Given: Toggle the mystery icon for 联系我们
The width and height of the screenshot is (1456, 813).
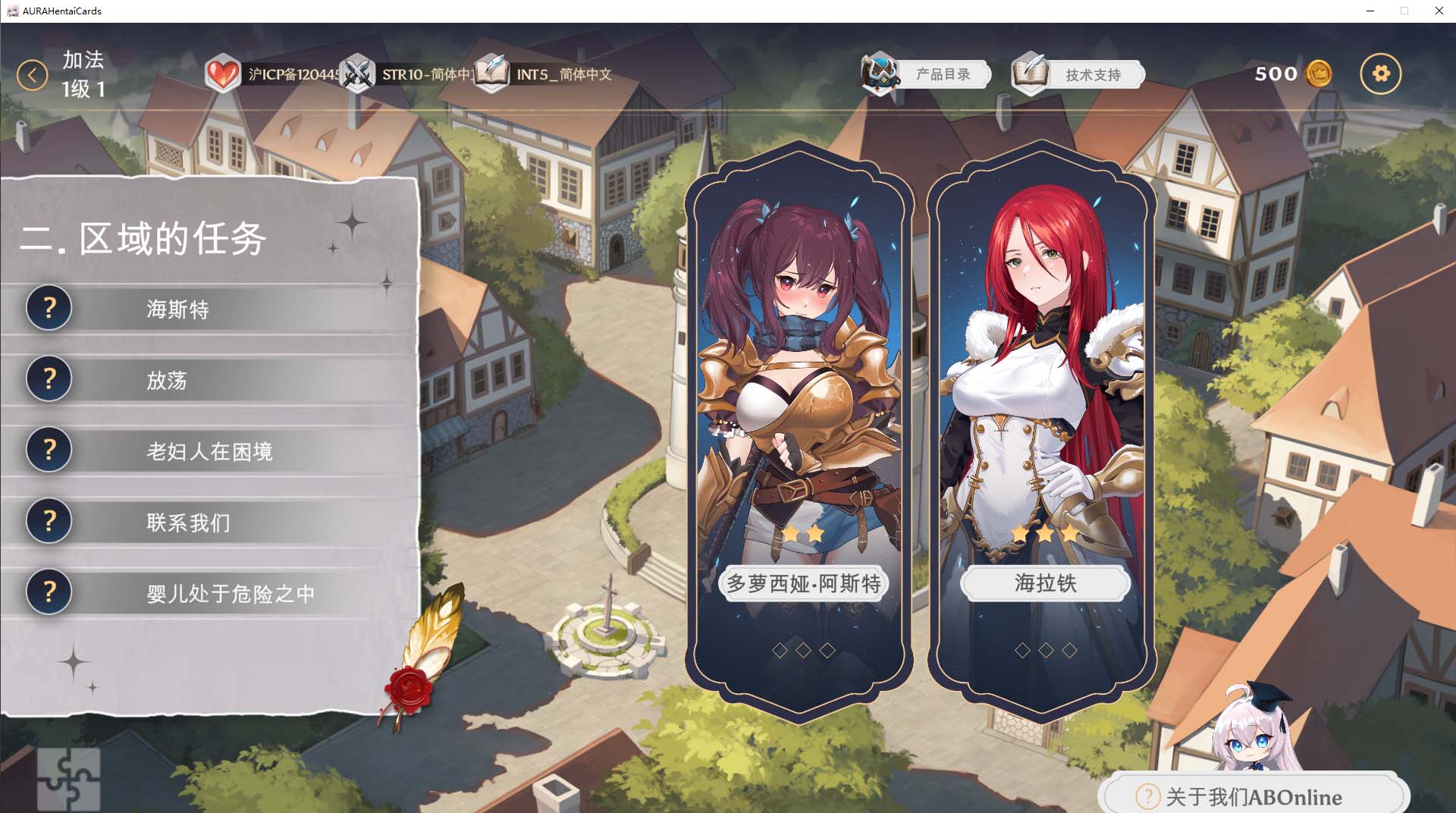Looking at the screenshot, I should coord(49,521).
